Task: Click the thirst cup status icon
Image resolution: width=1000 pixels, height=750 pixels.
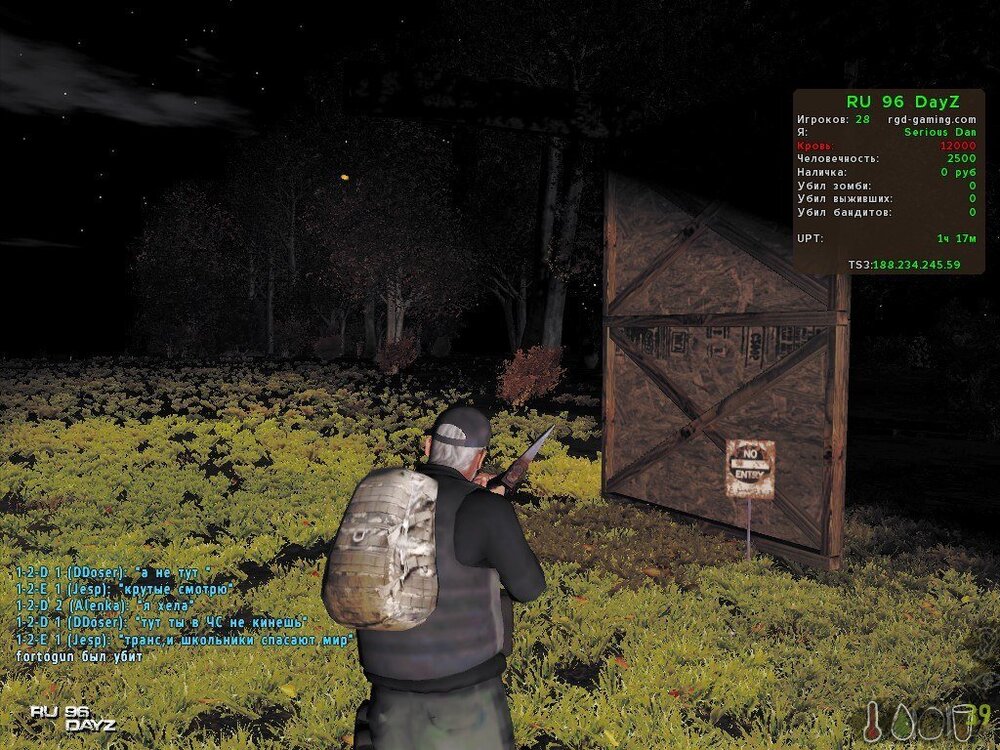Action: tap(963, 723)
